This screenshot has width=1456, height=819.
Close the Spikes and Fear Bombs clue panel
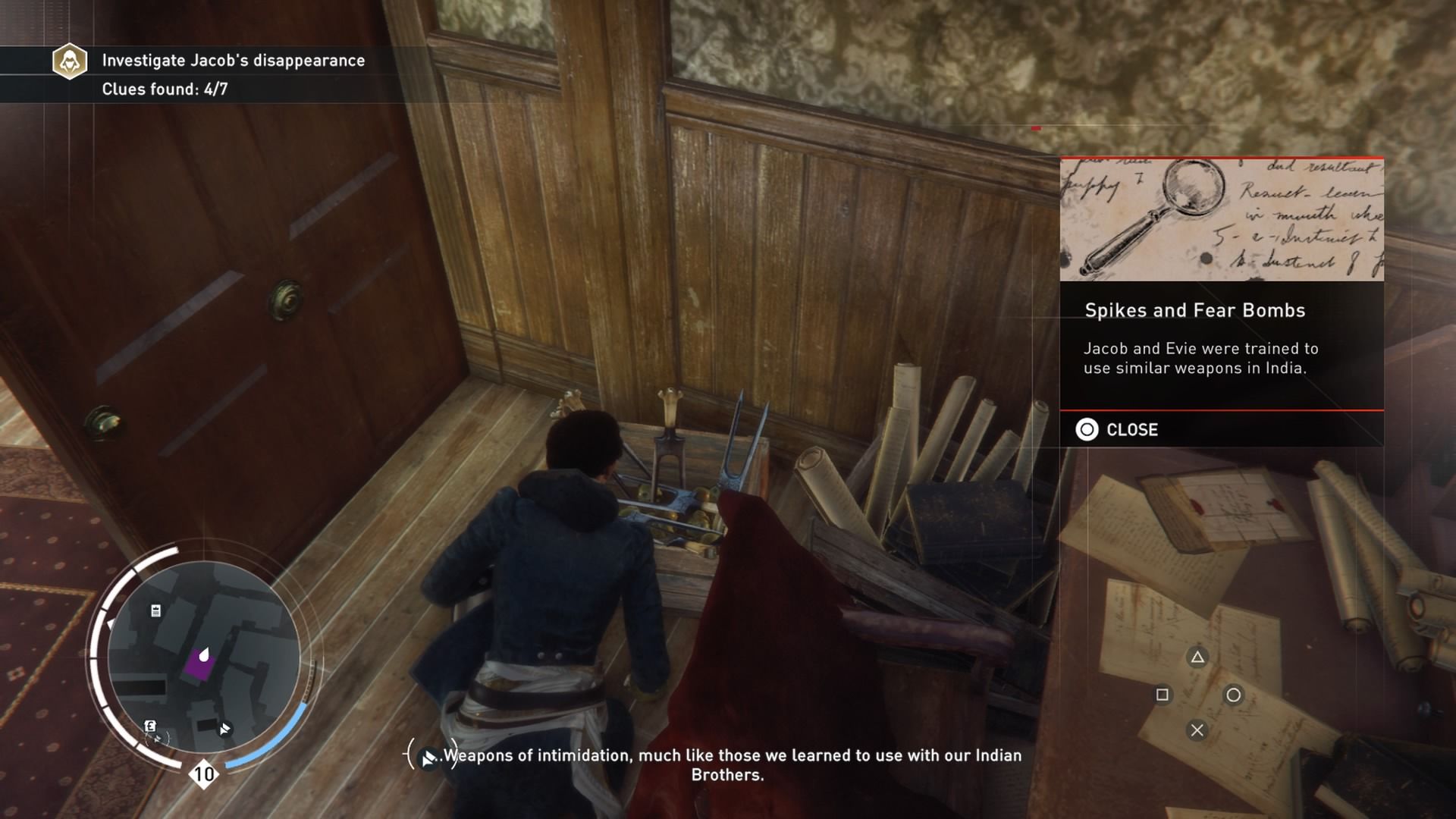click(1118, 430)
